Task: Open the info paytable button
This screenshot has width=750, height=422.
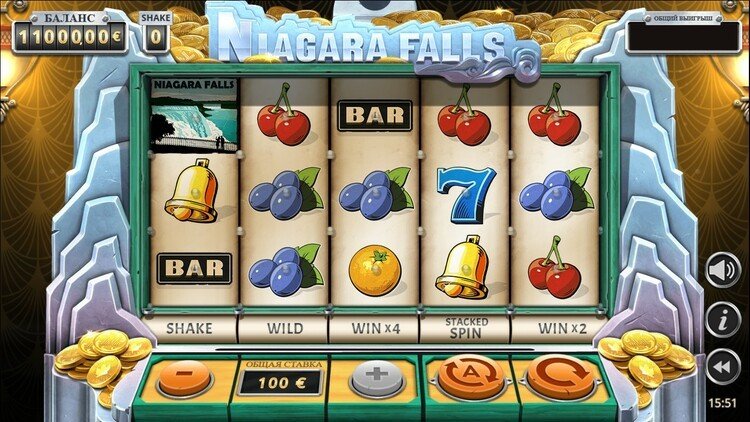Action: pyautogui.click(x=722, y=320)
